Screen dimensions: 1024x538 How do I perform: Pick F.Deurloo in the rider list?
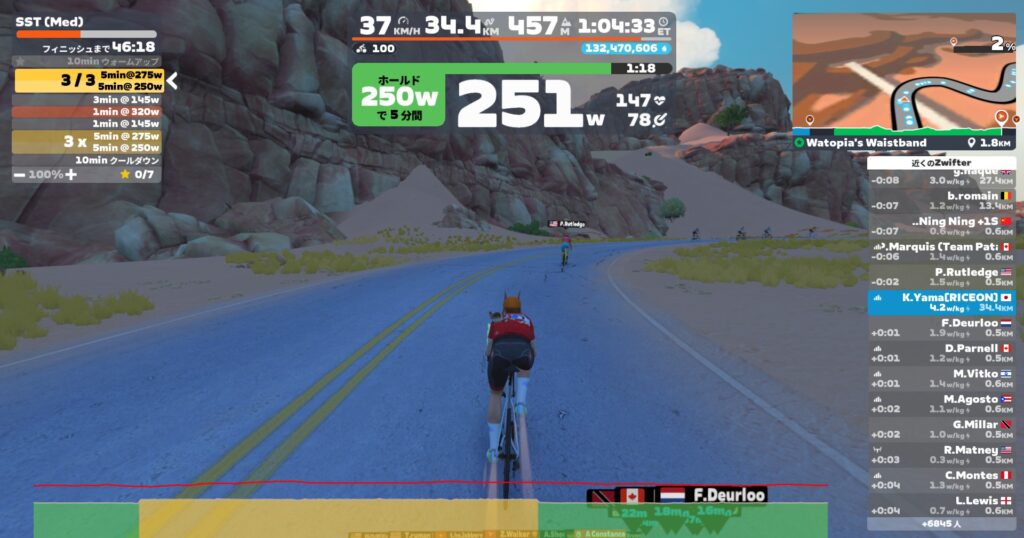941,328
